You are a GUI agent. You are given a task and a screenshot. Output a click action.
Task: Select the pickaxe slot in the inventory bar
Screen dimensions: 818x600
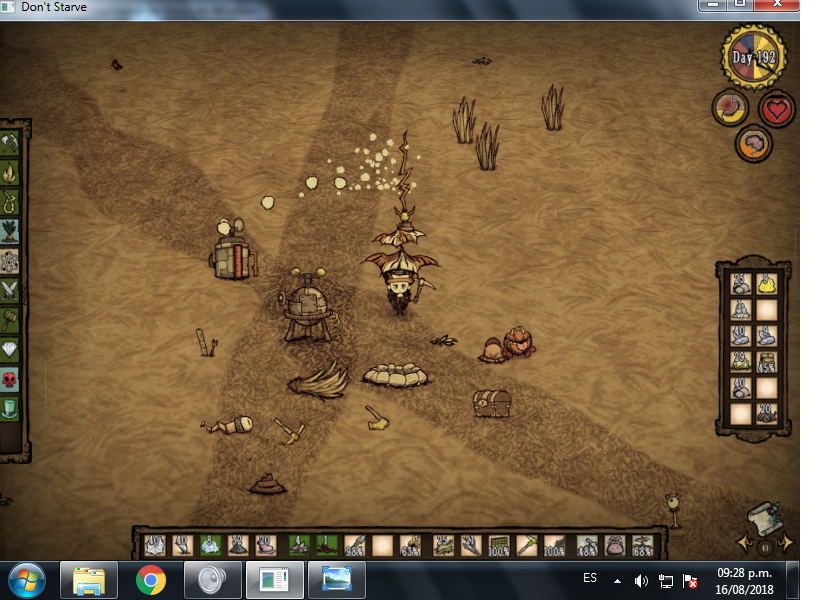(x=526, y=546)
